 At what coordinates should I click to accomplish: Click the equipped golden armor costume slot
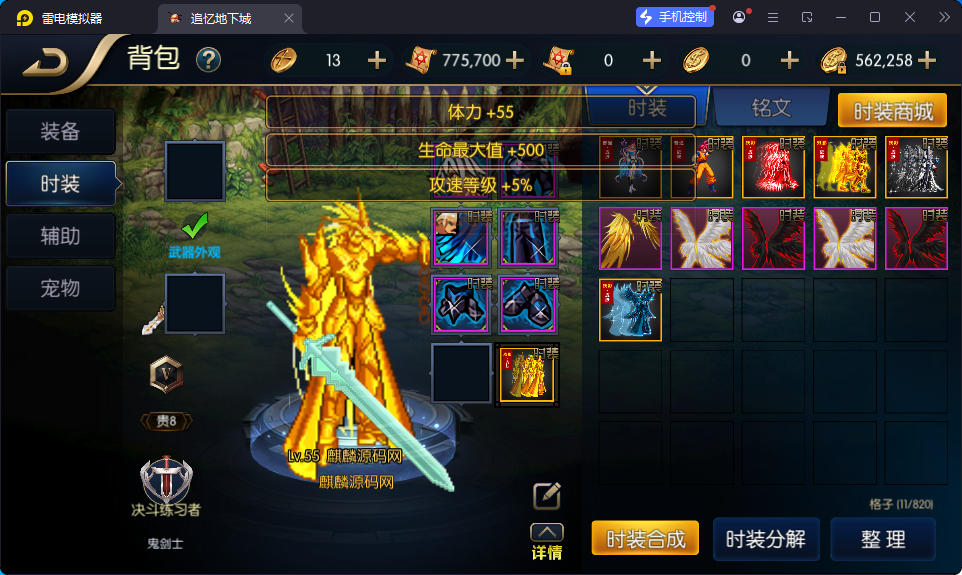tap(527, 374)
